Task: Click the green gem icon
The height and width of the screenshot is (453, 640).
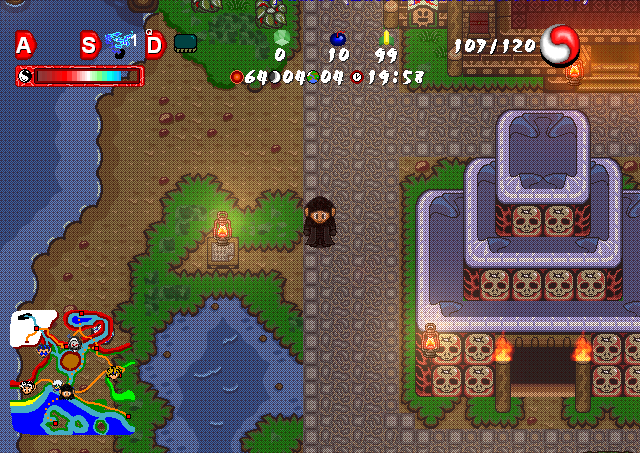Action: (280, 38)
